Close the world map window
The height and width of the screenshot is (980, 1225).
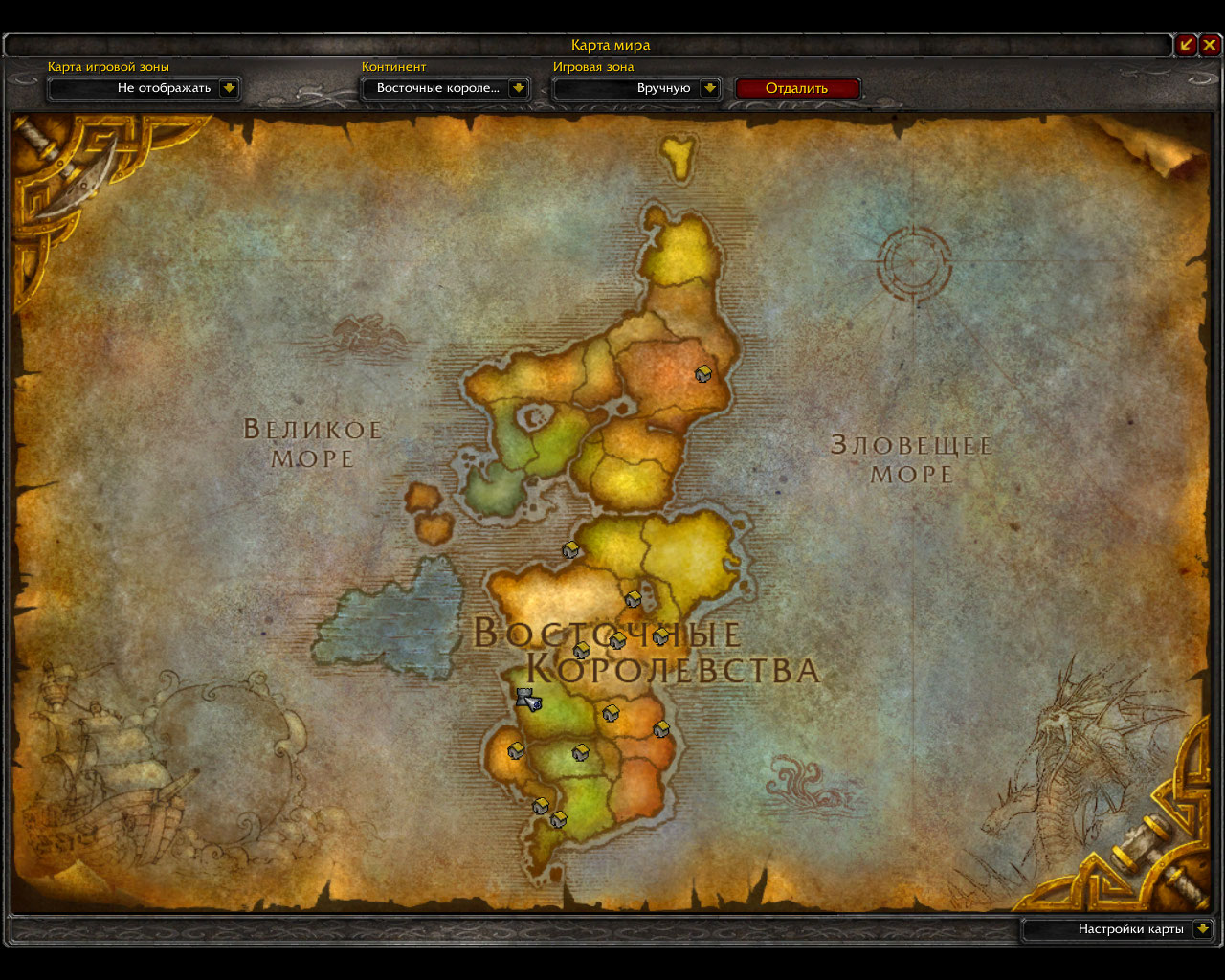click(1211, 44)
